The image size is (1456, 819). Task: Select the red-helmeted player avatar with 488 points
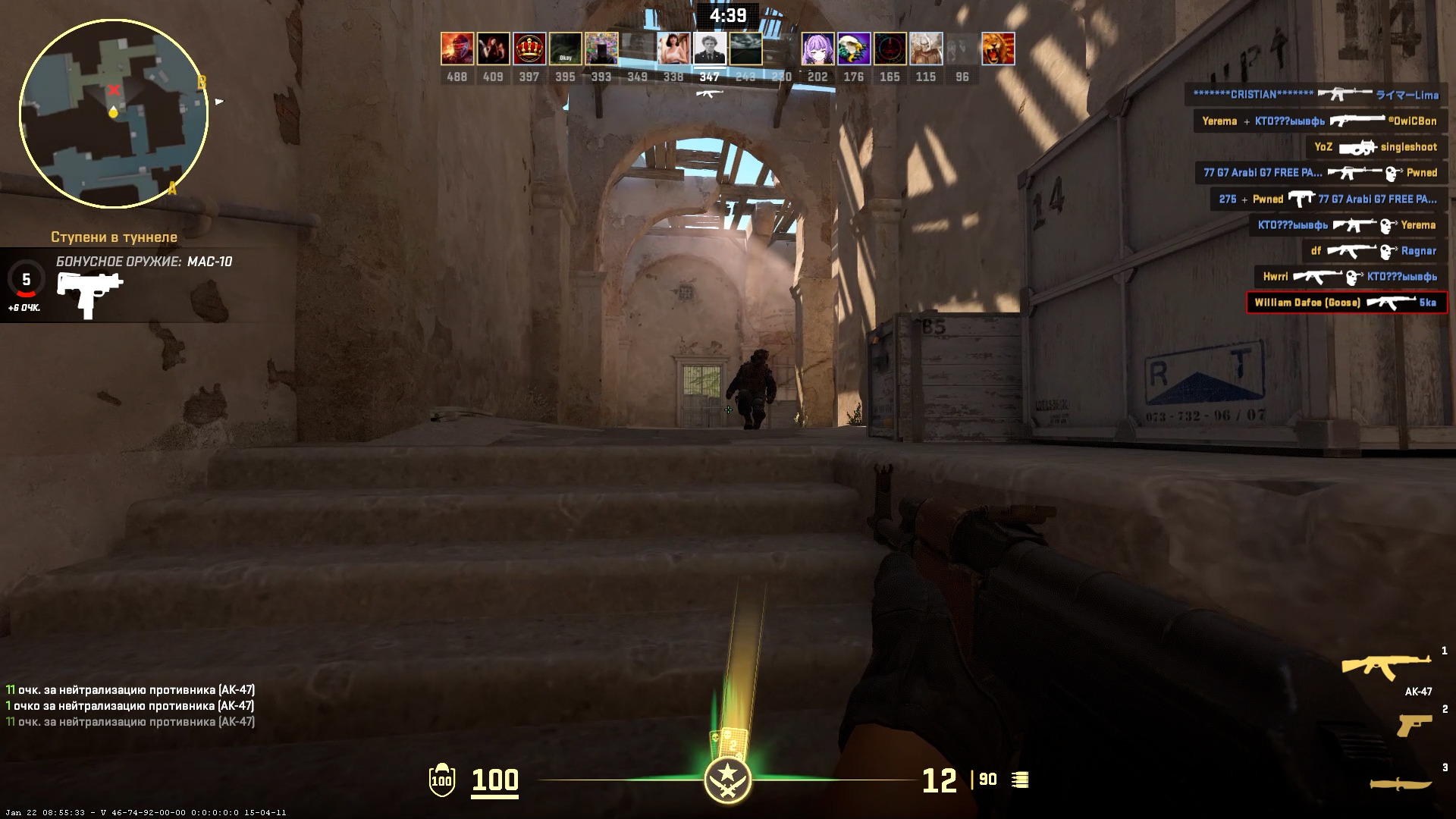click(457, 49)
